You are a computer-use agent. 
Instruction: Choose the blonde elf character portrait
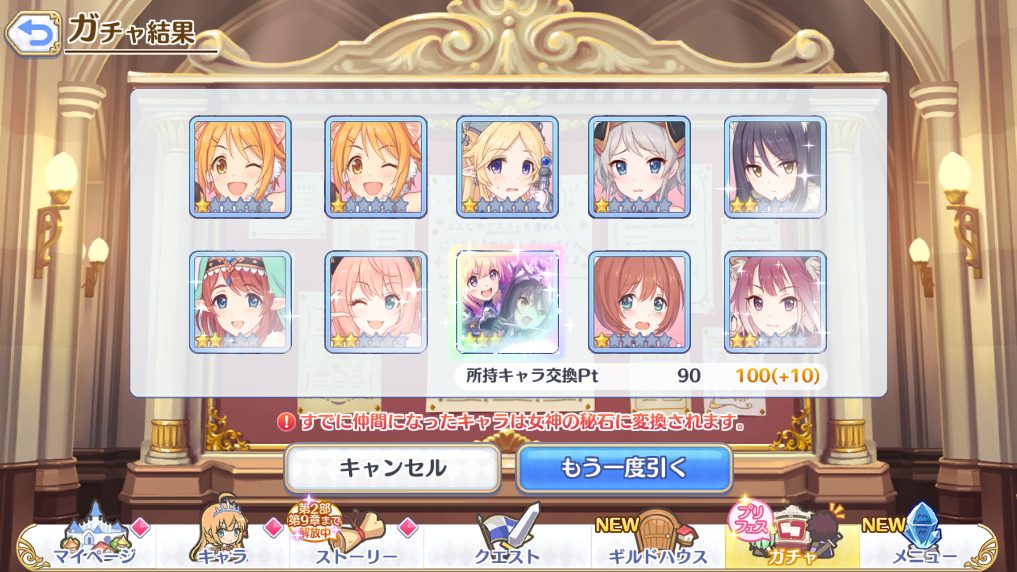(x=507, y=167)
